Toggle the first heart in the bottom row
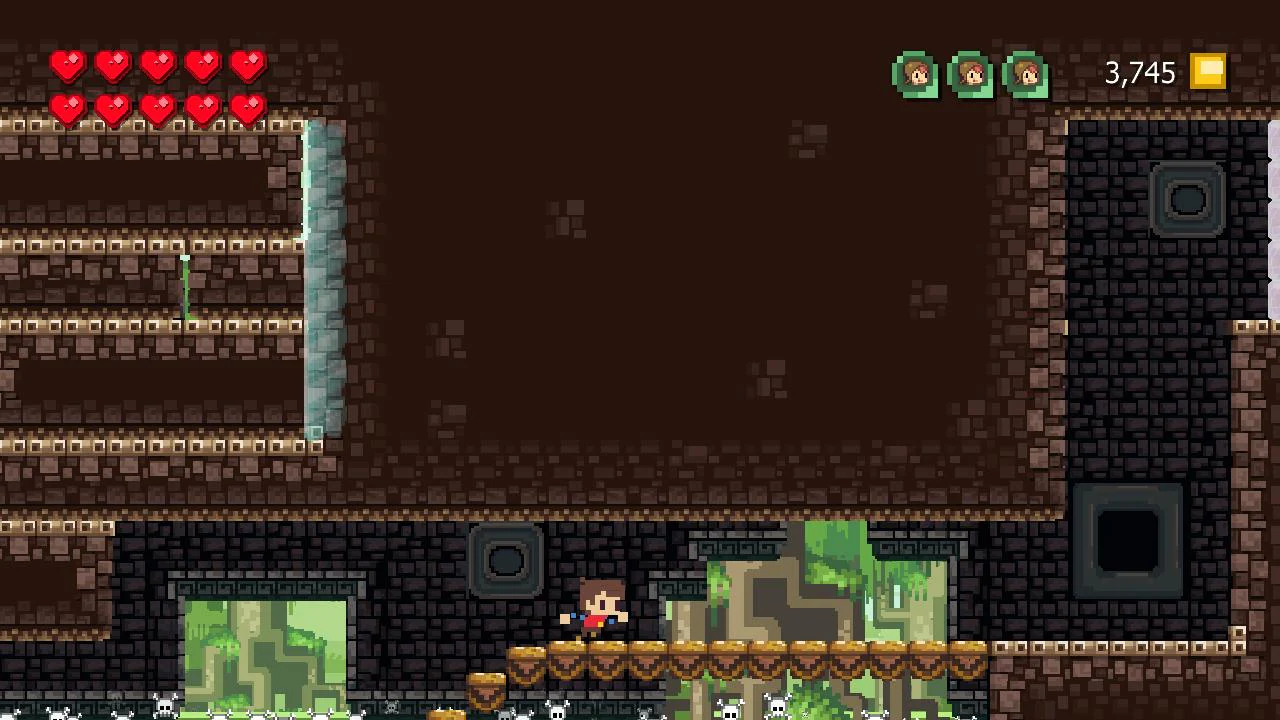The image size is (1280, 720). pos(69,108)
